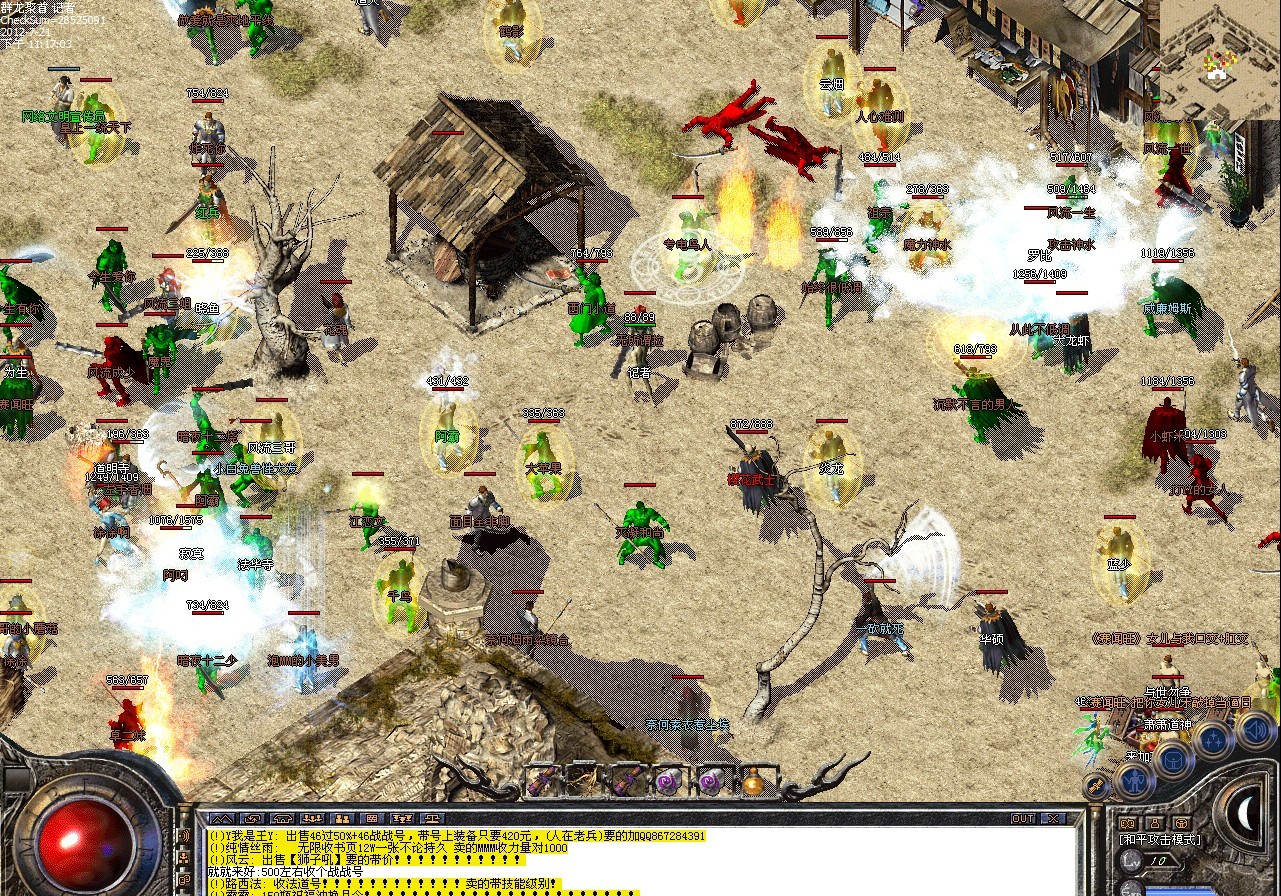Toggle the speaker sound icon

1258,730
